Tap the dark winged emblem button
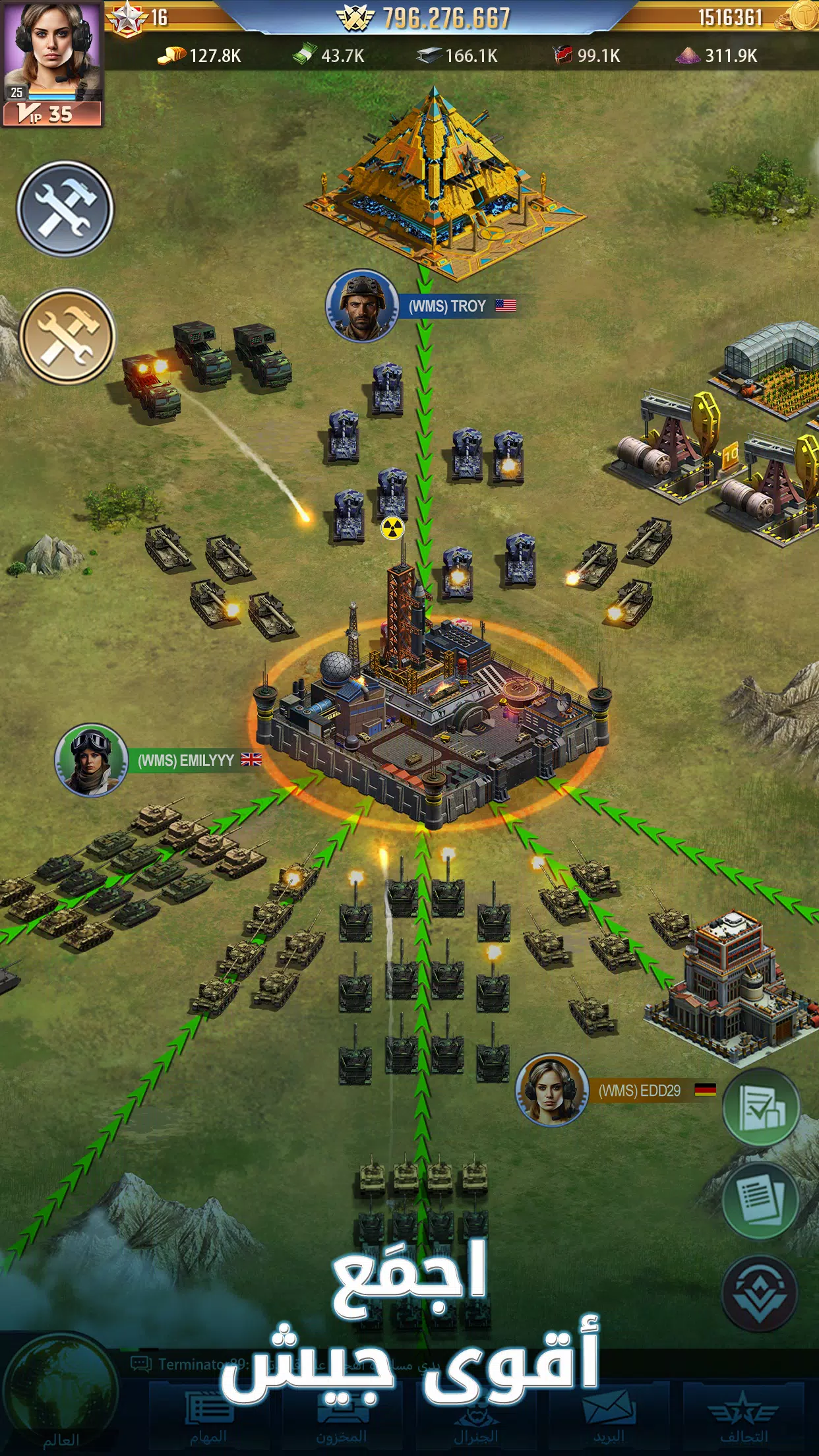 coord(760,1294)
